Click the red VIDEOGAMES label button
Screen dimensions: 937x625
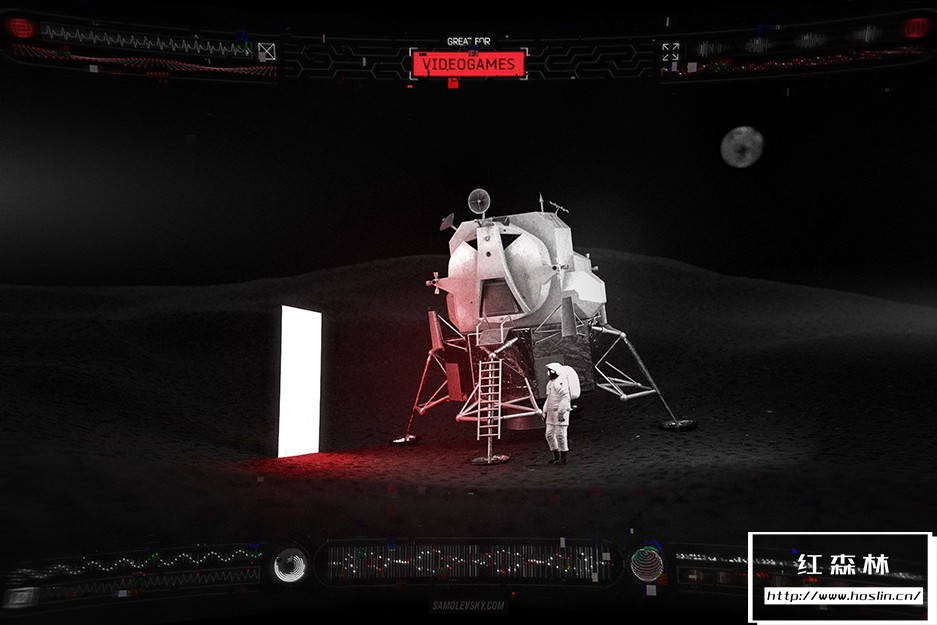(x=468, y=64)
